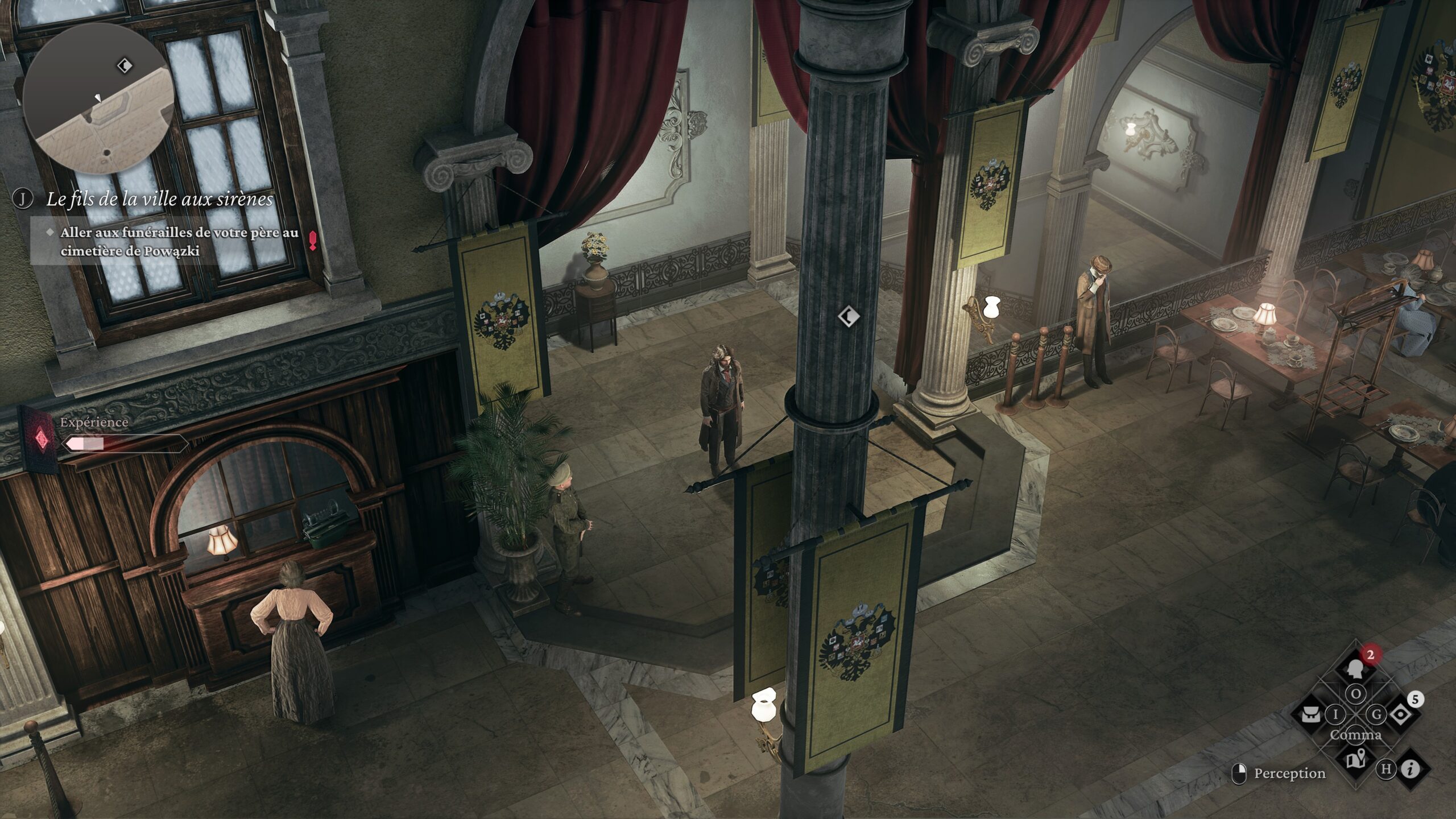Open the character head profile icon
Image resolution: width=1456 pixels, height=819 pixels.
(1356, 668)
